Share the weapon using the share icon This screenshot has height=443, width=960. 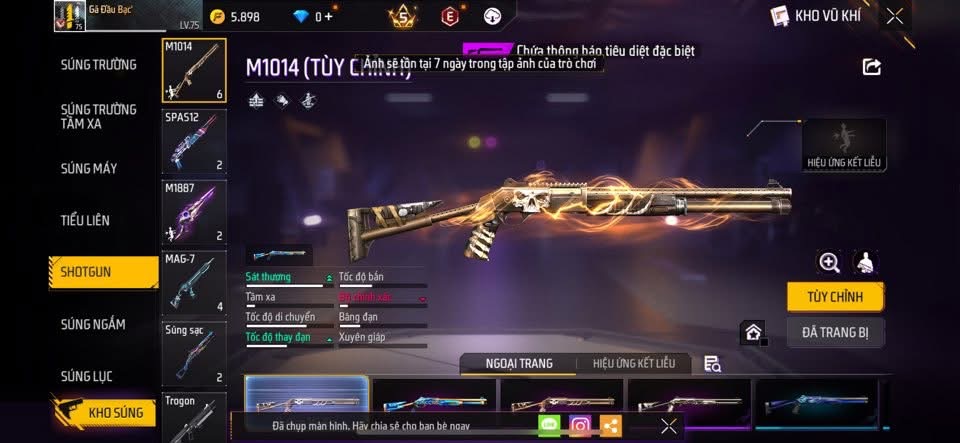coord(872,67)
